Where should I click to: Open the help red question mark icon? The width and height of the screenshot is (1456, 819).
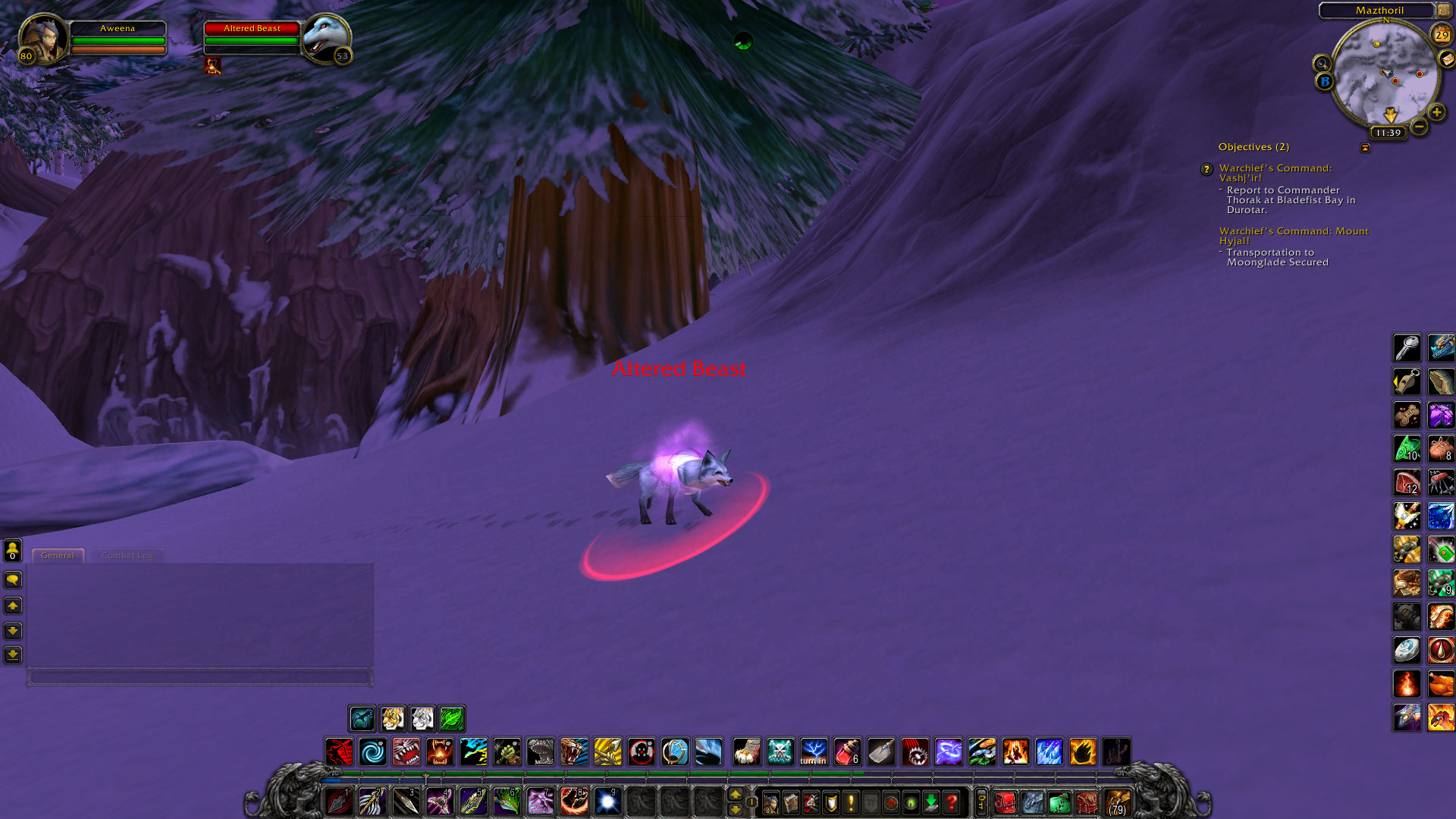point(952,802)
